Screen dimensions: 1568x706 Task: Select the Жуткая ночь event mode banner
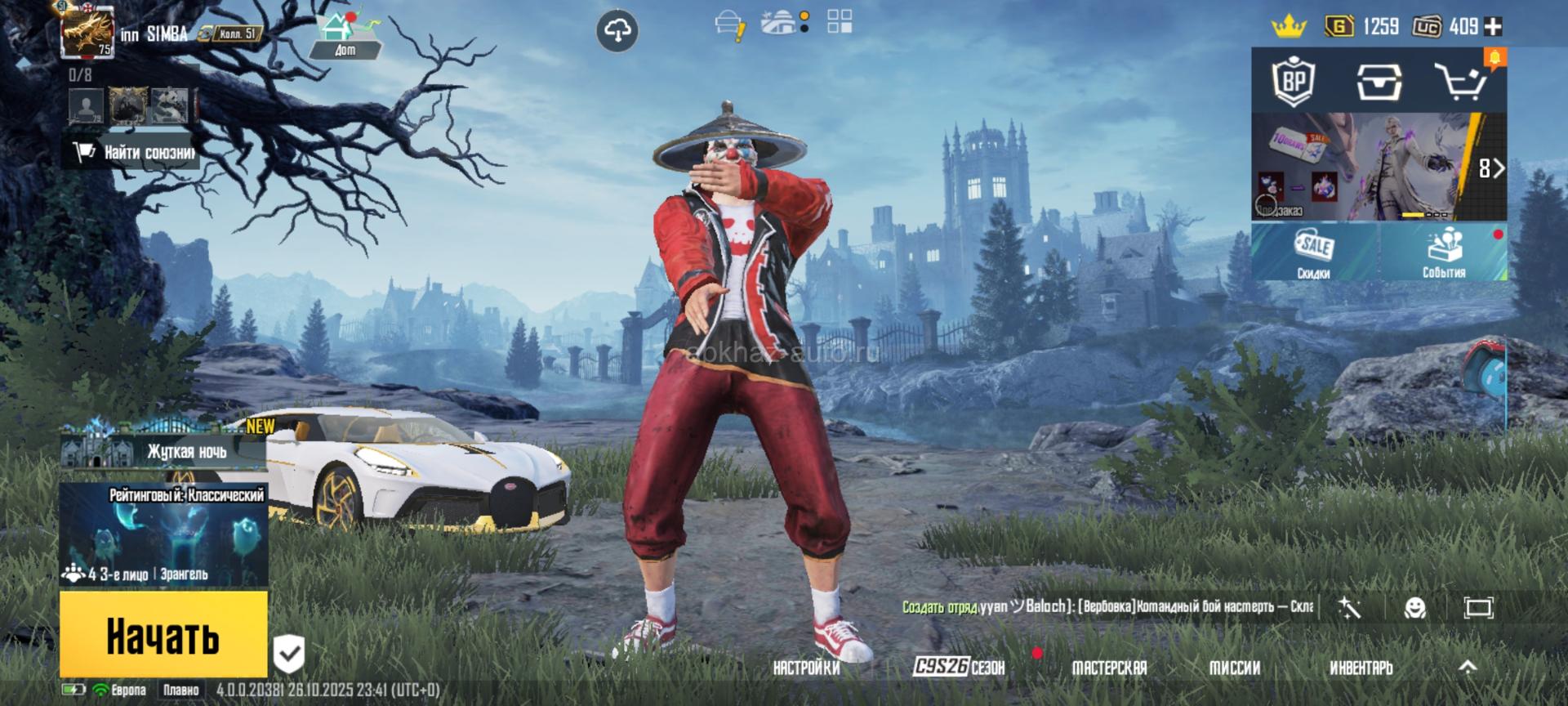tap(163, 448)
